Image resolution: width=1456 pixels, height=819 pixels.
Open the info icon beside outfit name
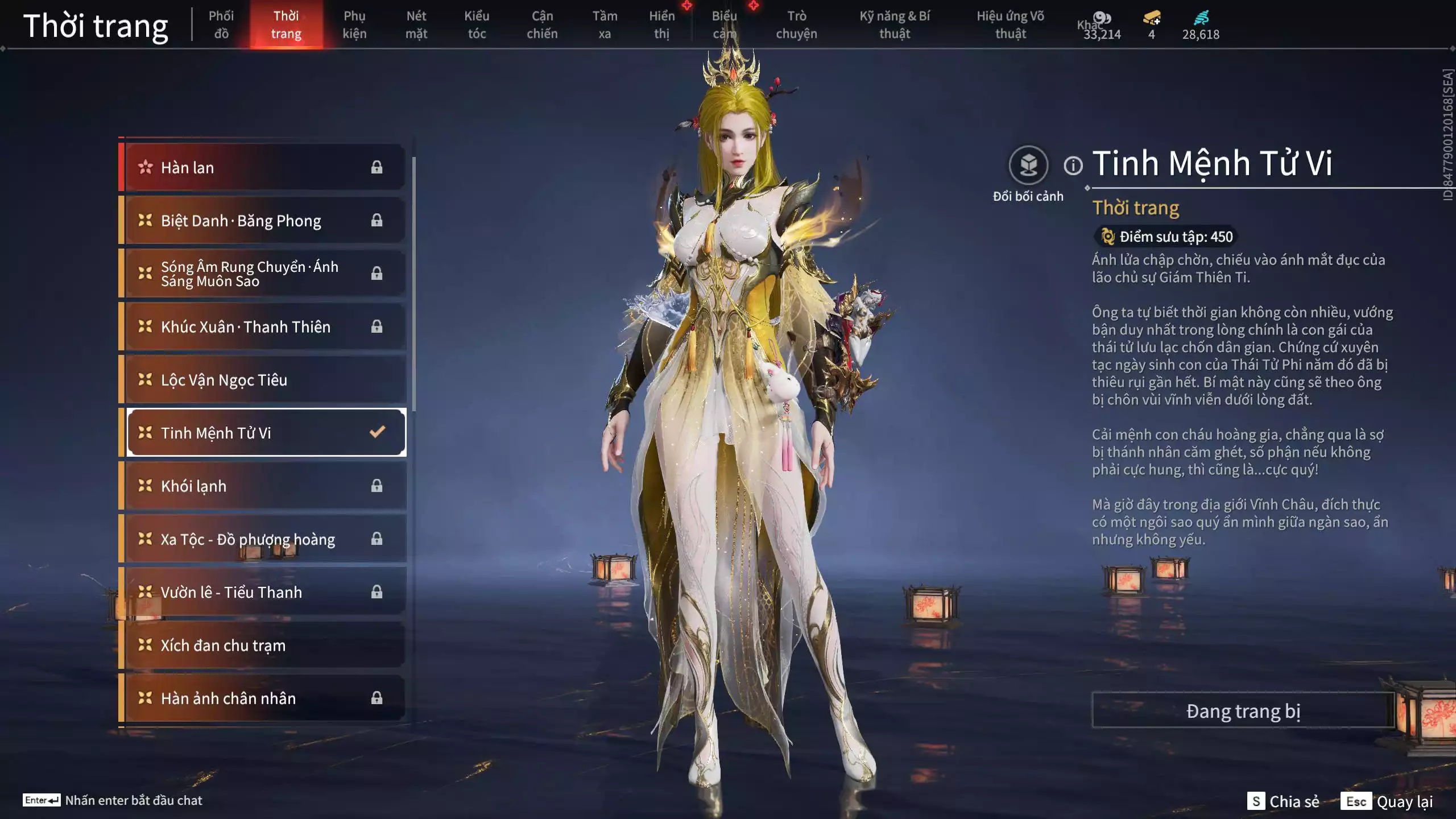pos(1073,166)
